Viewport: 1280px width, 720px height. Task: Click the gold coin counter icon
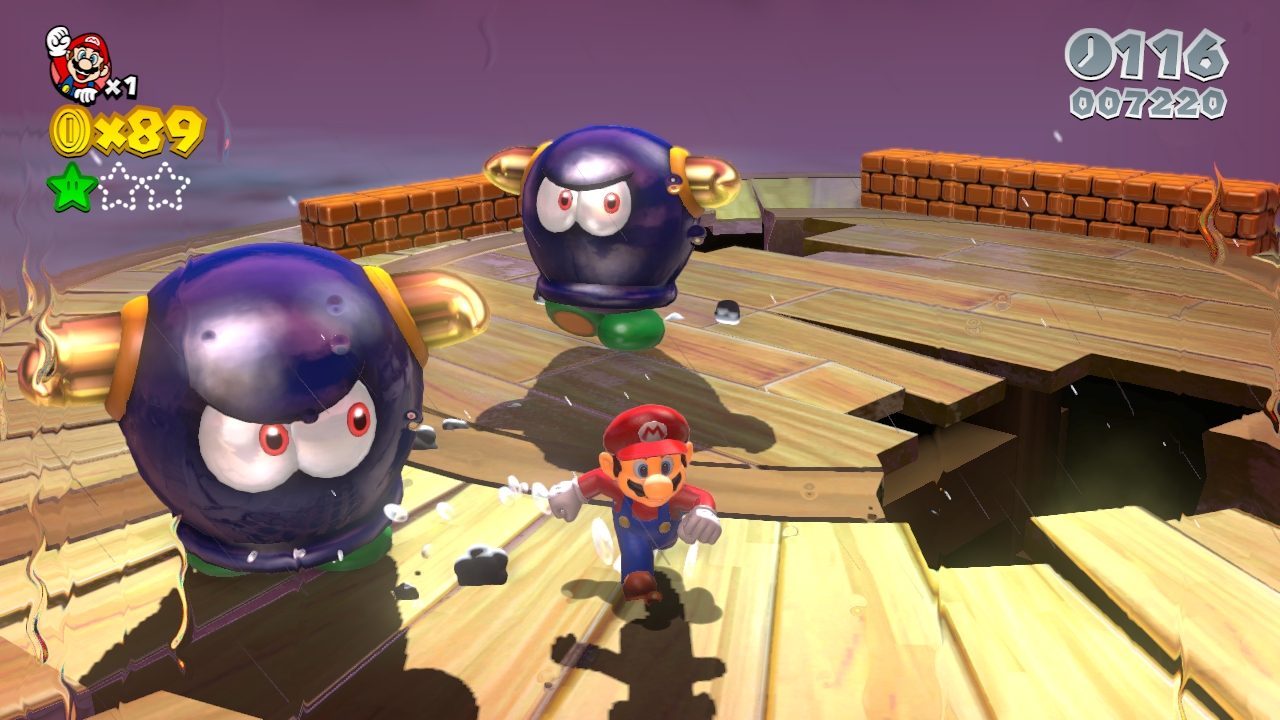71,131
